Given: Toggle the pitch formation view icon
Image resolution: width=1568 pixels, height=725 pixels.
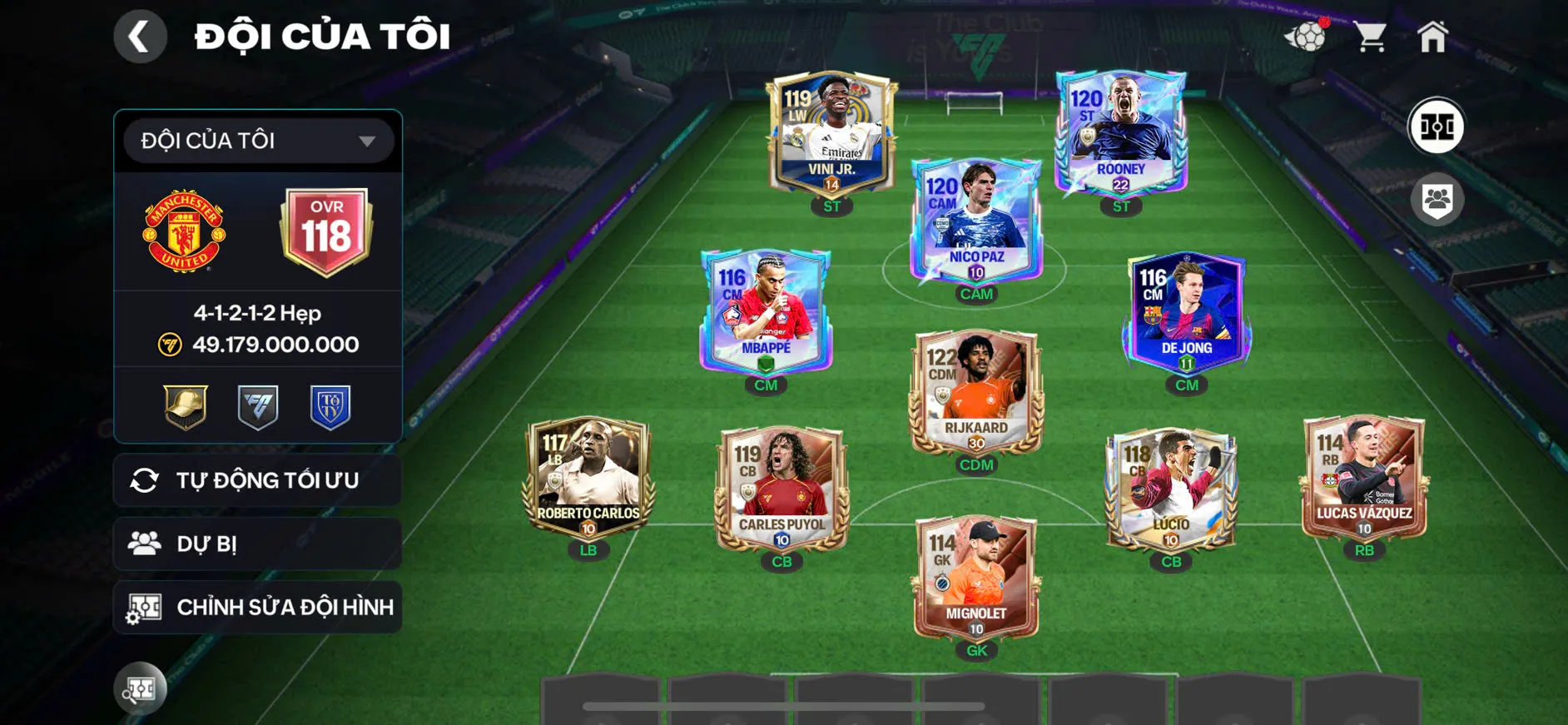Looking at the screenshot, I should point(1437,127).
